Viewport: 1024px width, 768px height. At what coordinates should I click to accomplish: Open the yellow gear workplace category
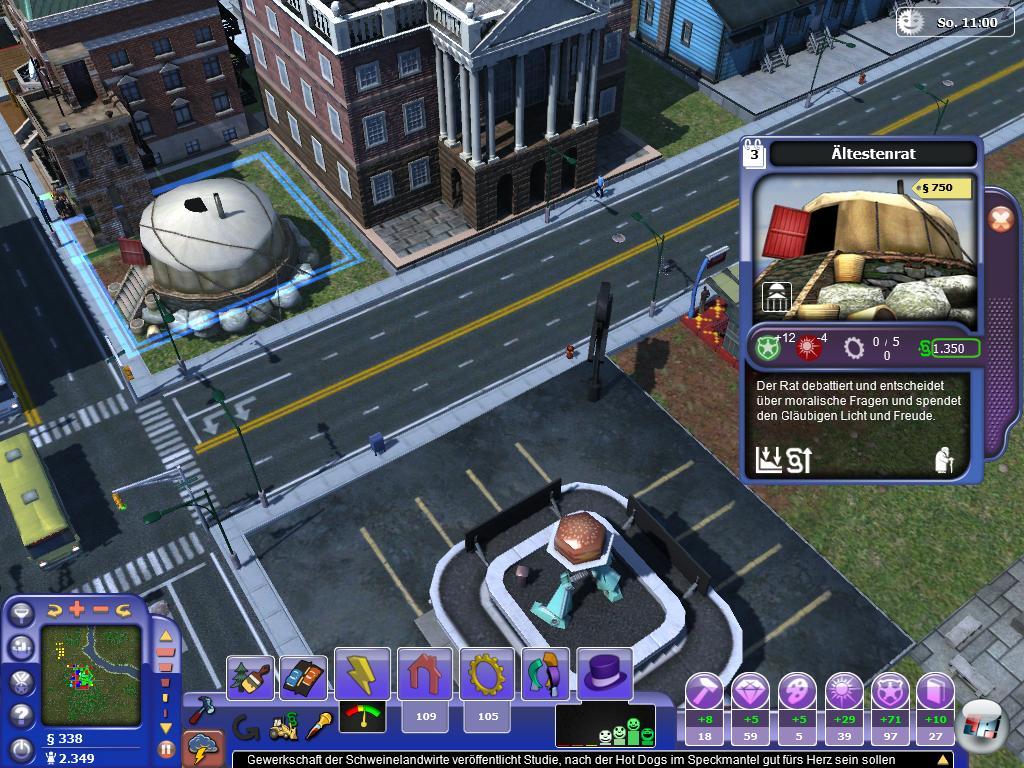[x=487, y=674]
